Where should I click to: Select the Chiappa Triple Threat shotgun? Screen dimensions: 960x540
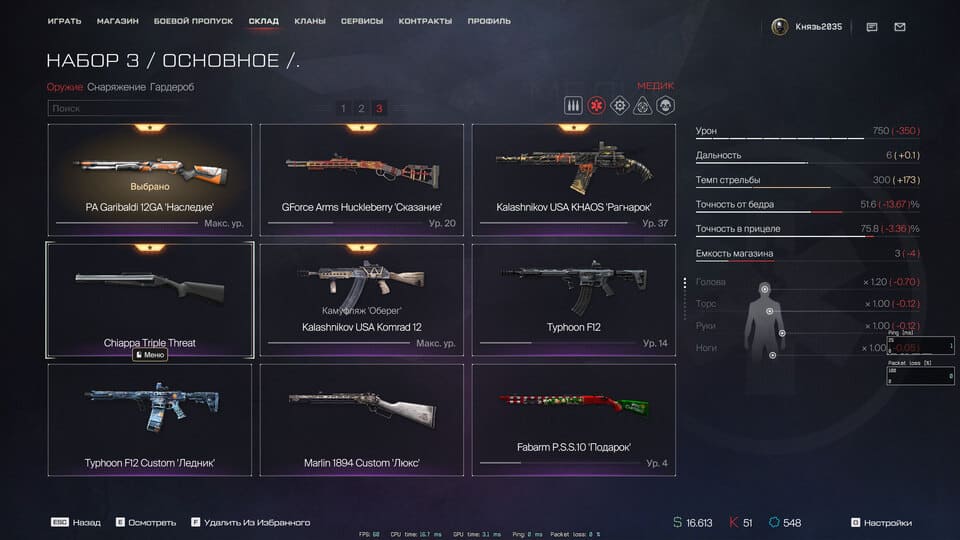pyautogui.click(x=150, y=298)
